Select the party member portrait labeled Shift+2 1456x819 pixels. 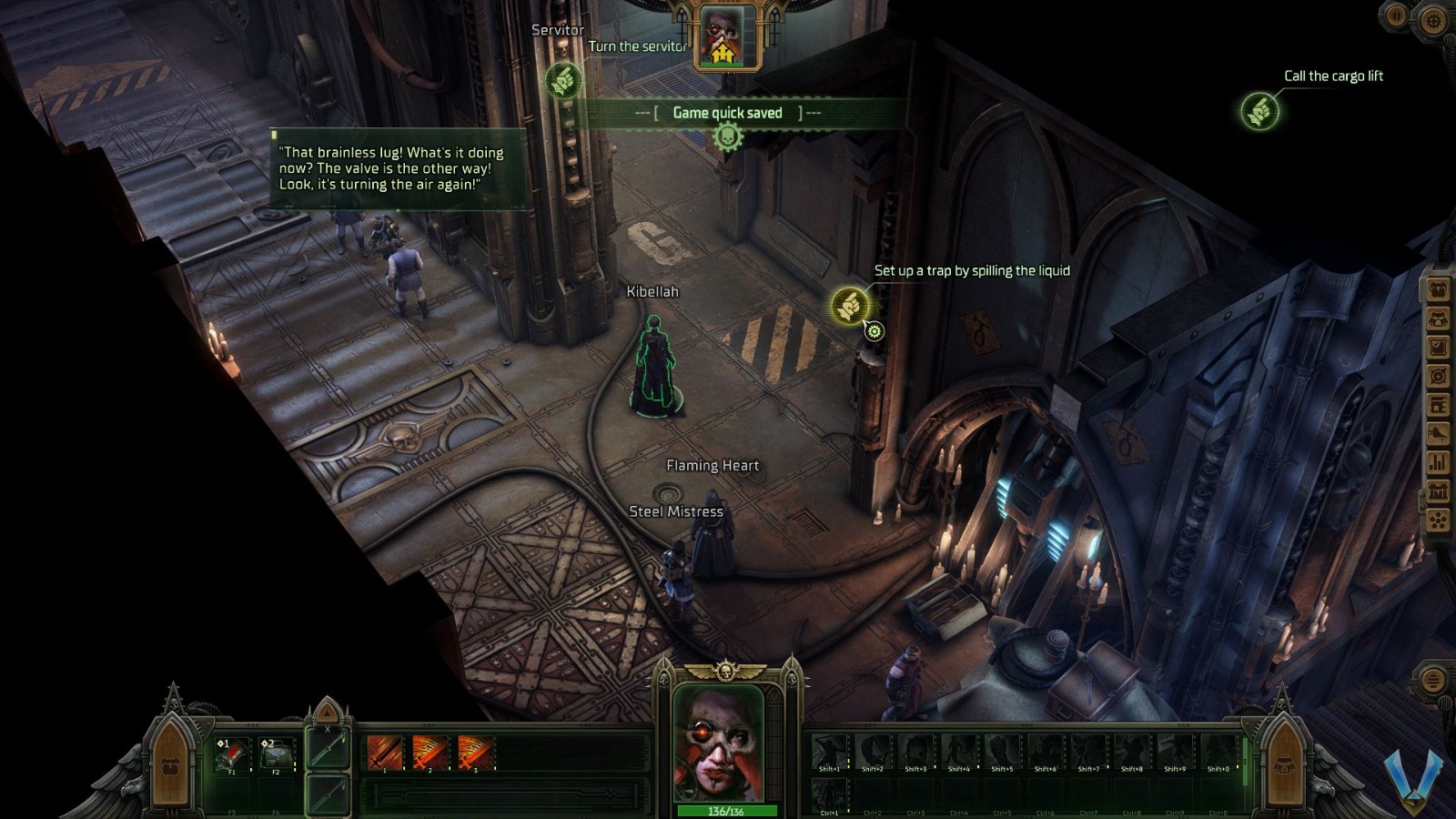[x=874, y=751]
